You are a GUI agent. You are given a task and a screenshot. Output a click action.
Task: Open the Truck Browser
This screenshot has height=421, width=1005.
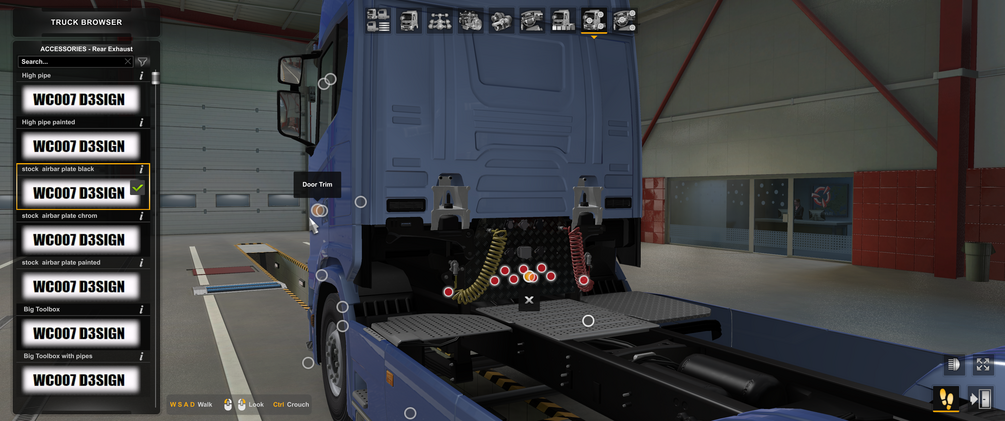click(86, 22)
